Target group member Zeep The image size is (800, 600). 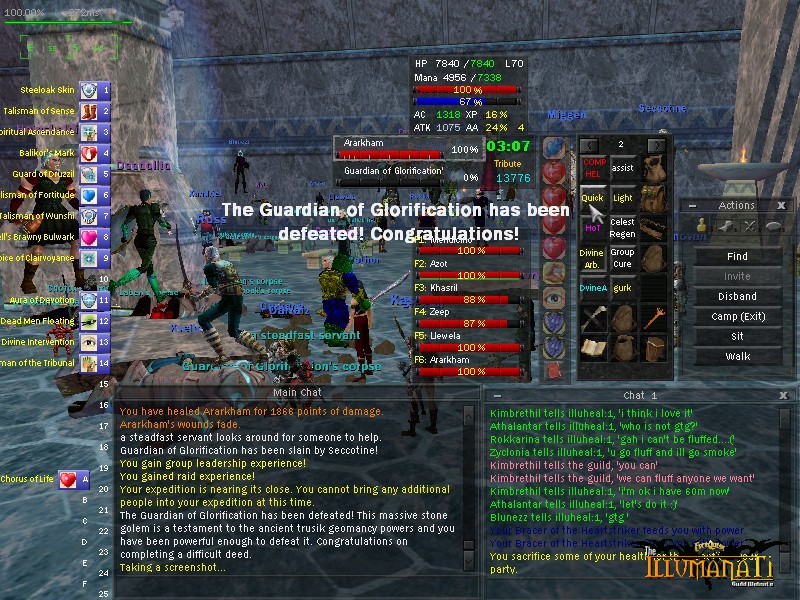pos(467,317)
